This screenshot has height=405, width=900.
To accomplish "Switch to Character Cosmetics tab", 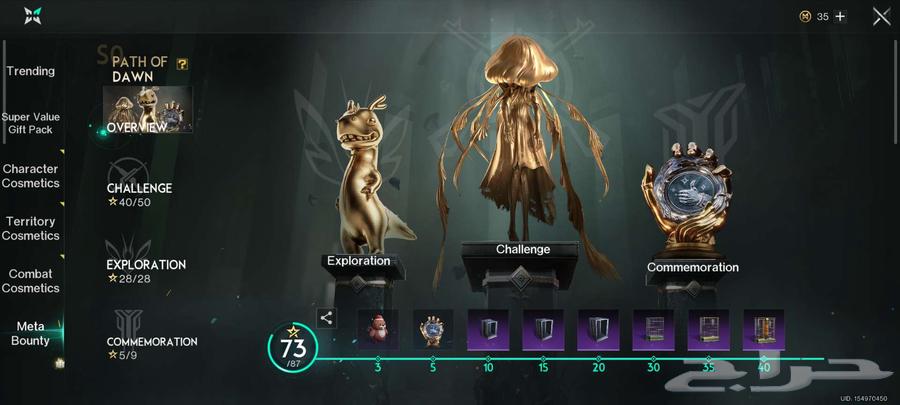I will [x=31, y=176].
